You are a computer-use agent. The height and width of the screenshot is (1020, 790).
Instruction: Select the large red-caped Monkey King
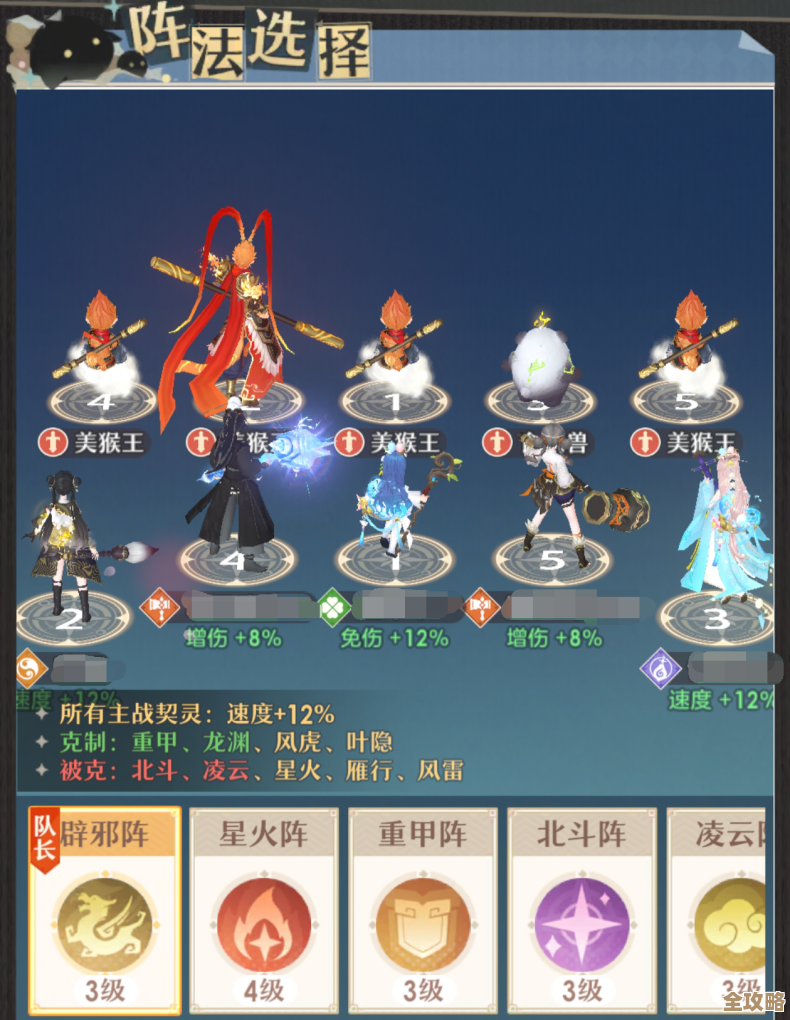(243, 310)
